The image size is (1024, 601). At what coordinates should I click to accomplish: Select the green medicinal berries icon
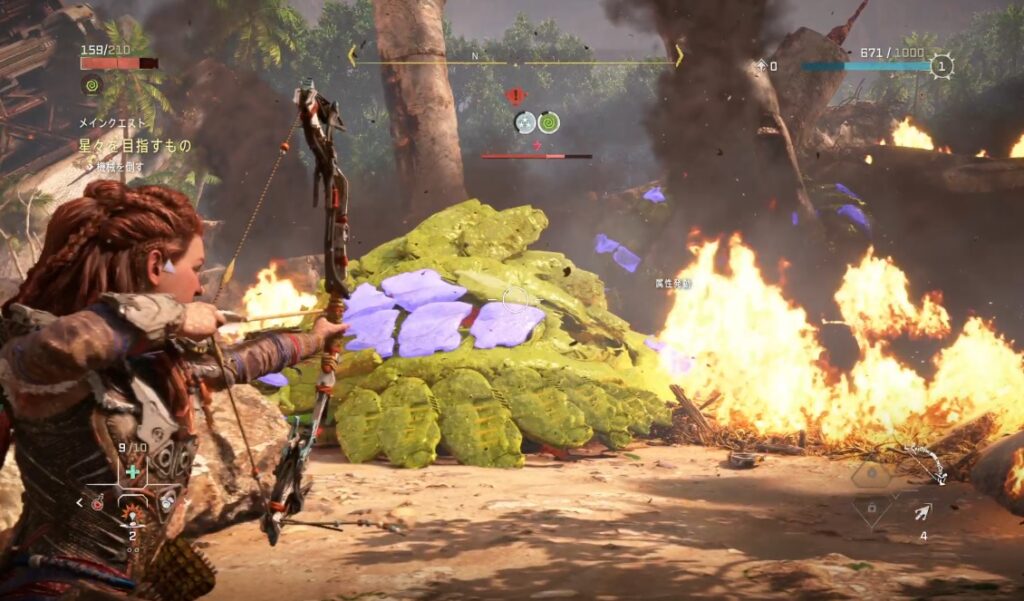132,470
